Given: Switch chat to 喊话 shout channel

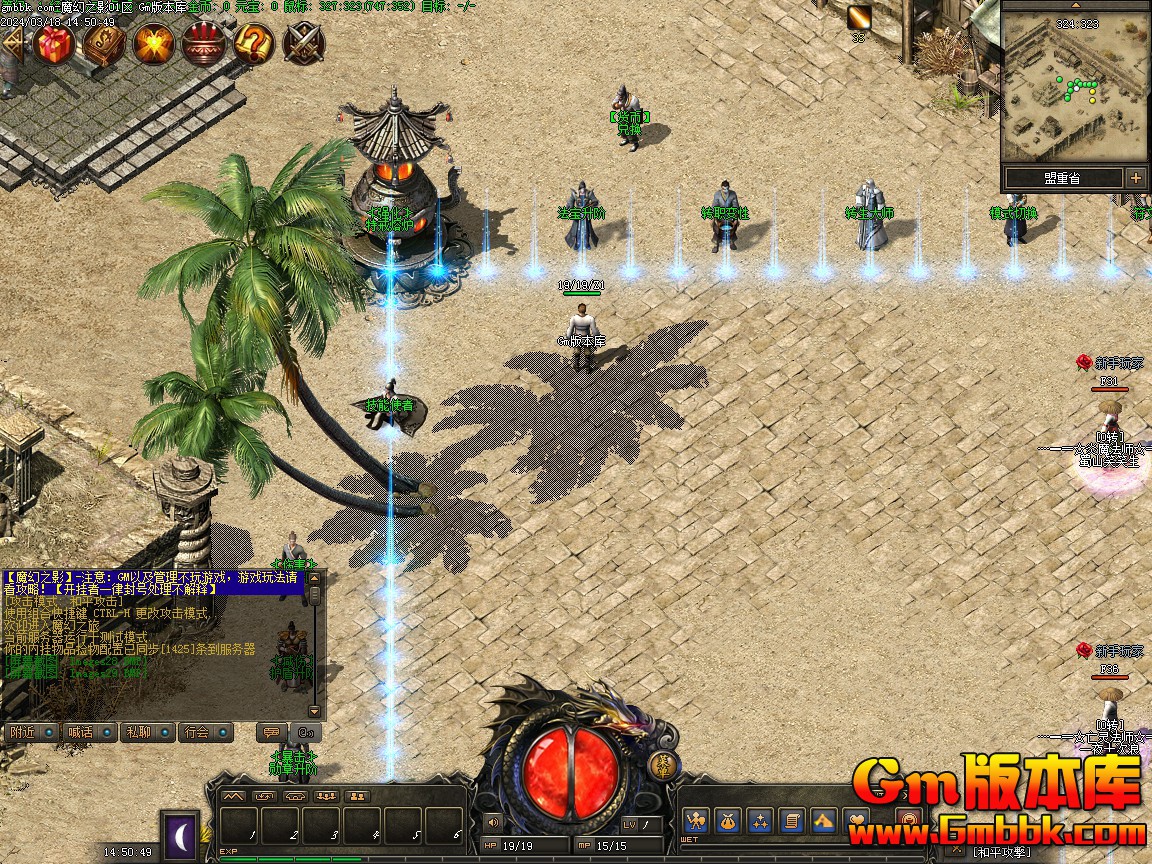Looking at the screenshot, I should click(x=87, y=732).
